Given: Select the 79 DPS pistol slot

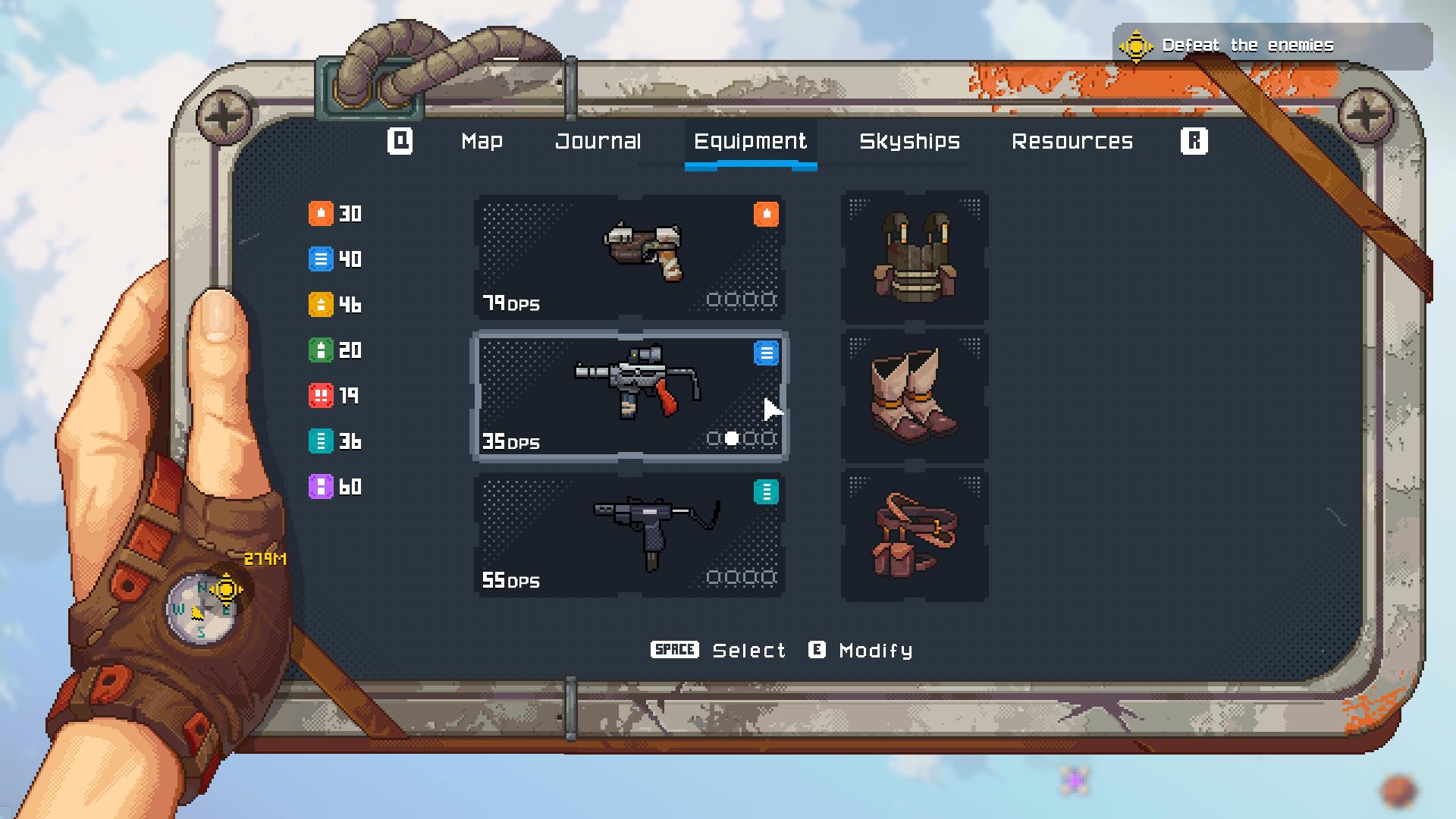Looking at the screenshot, I should 629,257.
